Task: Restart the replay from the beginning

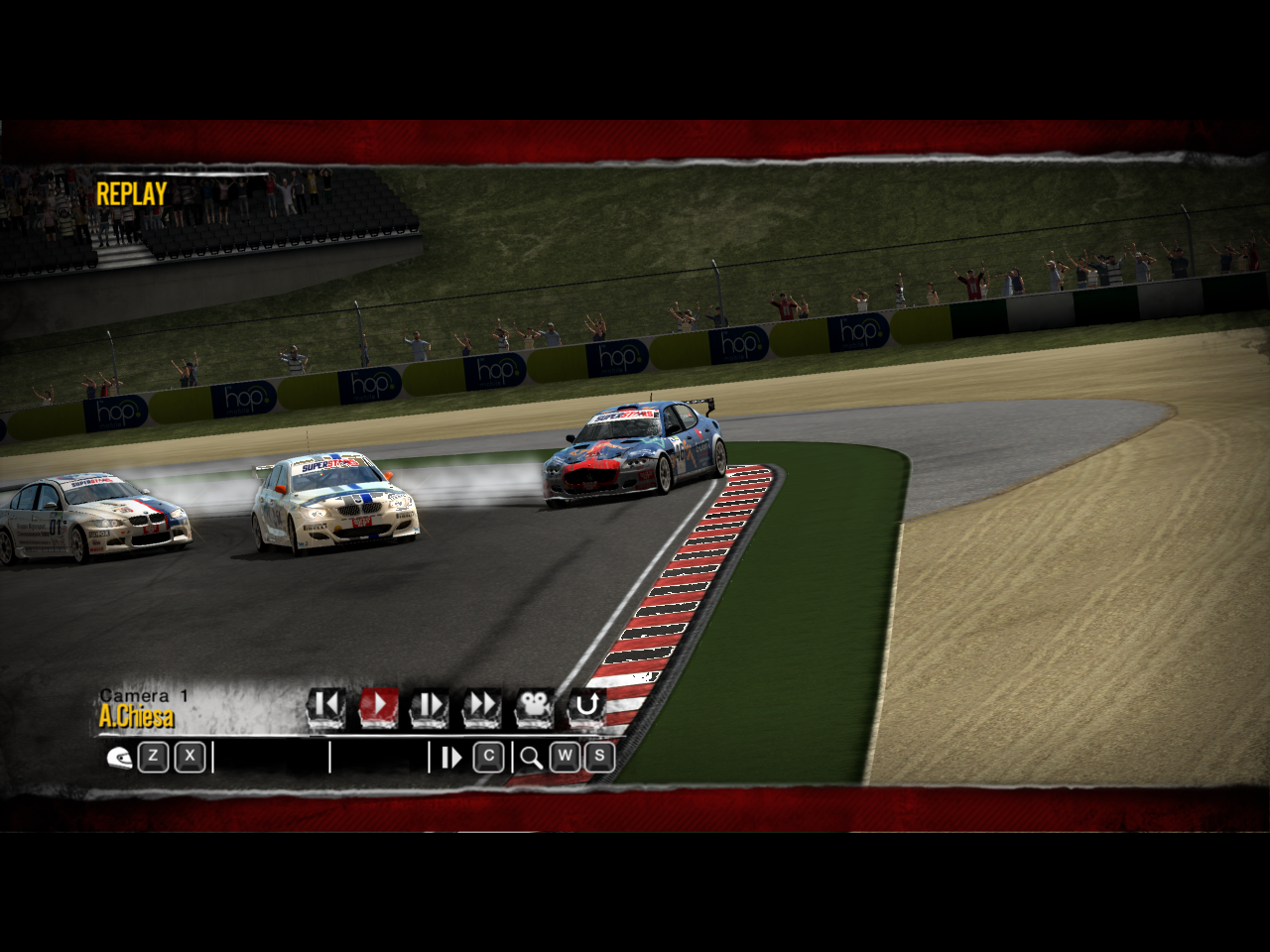Action: tap(325, 706)
